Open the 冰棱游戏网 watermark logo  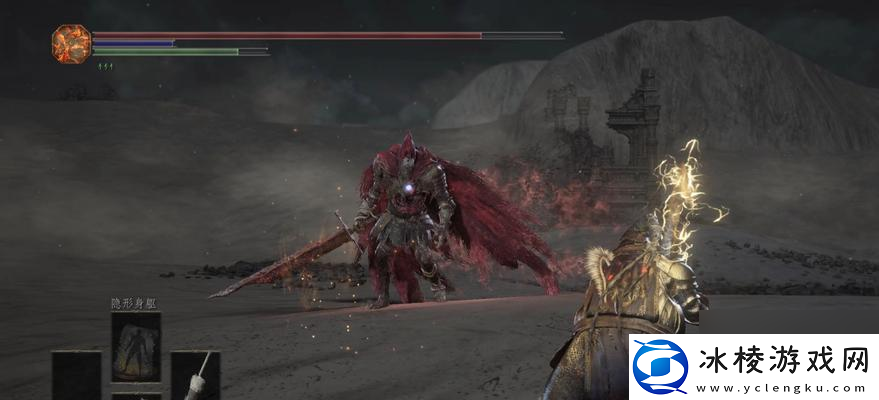(x=660, y=368)
